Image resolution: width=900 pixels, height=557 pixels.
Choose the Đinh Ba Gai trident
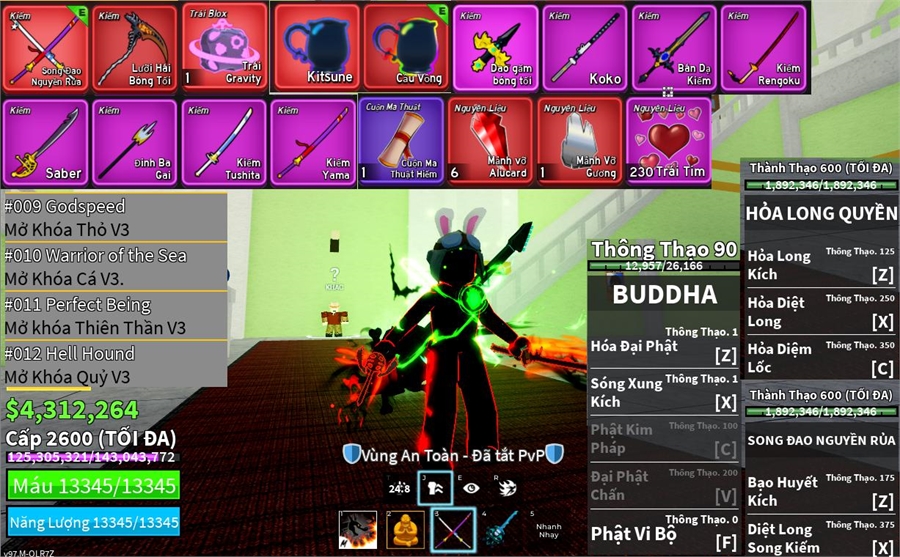[x=135, y=141]
